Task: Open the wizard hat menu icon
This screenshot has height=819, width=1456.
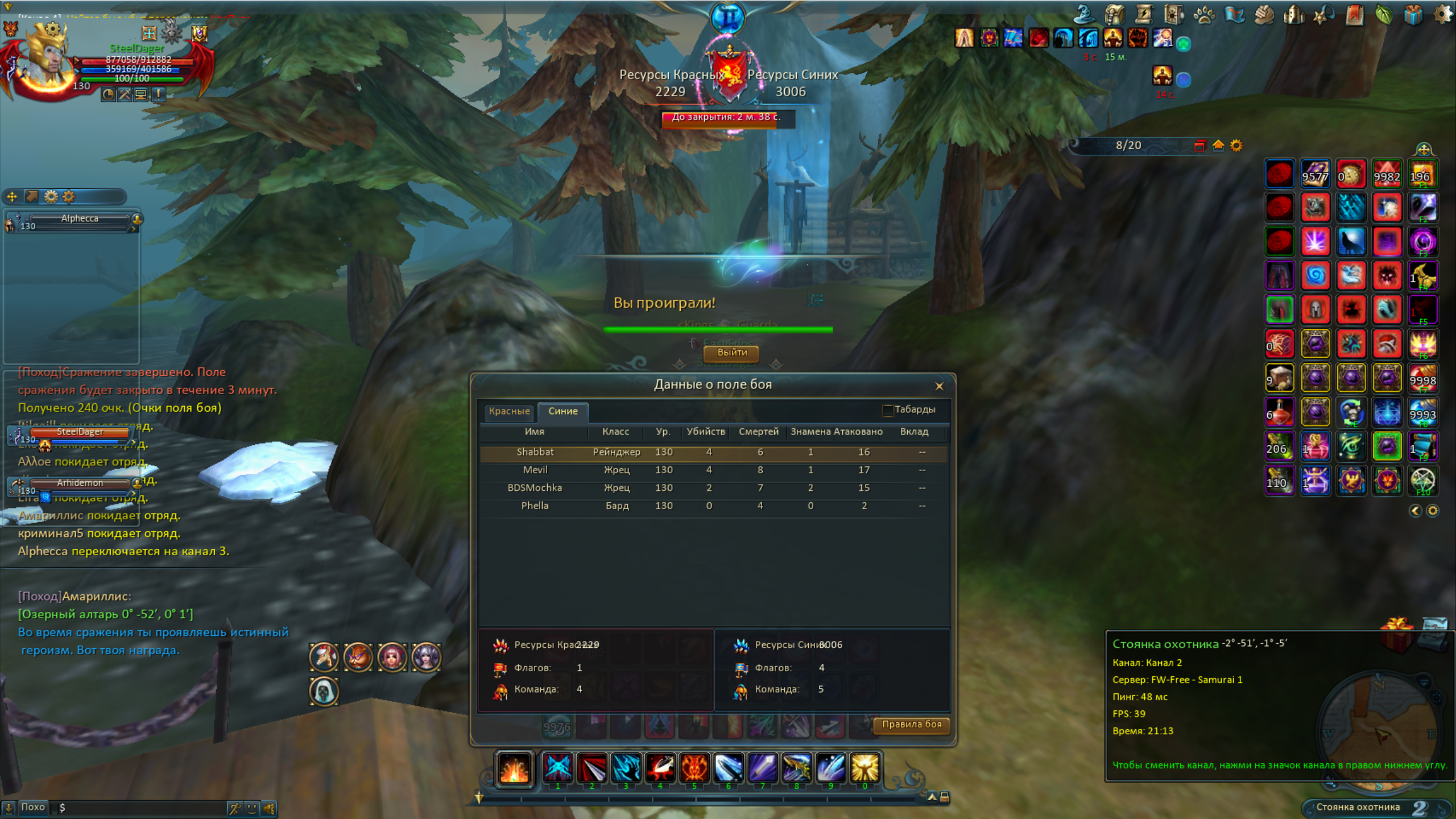Action: tap(1085, 14)
